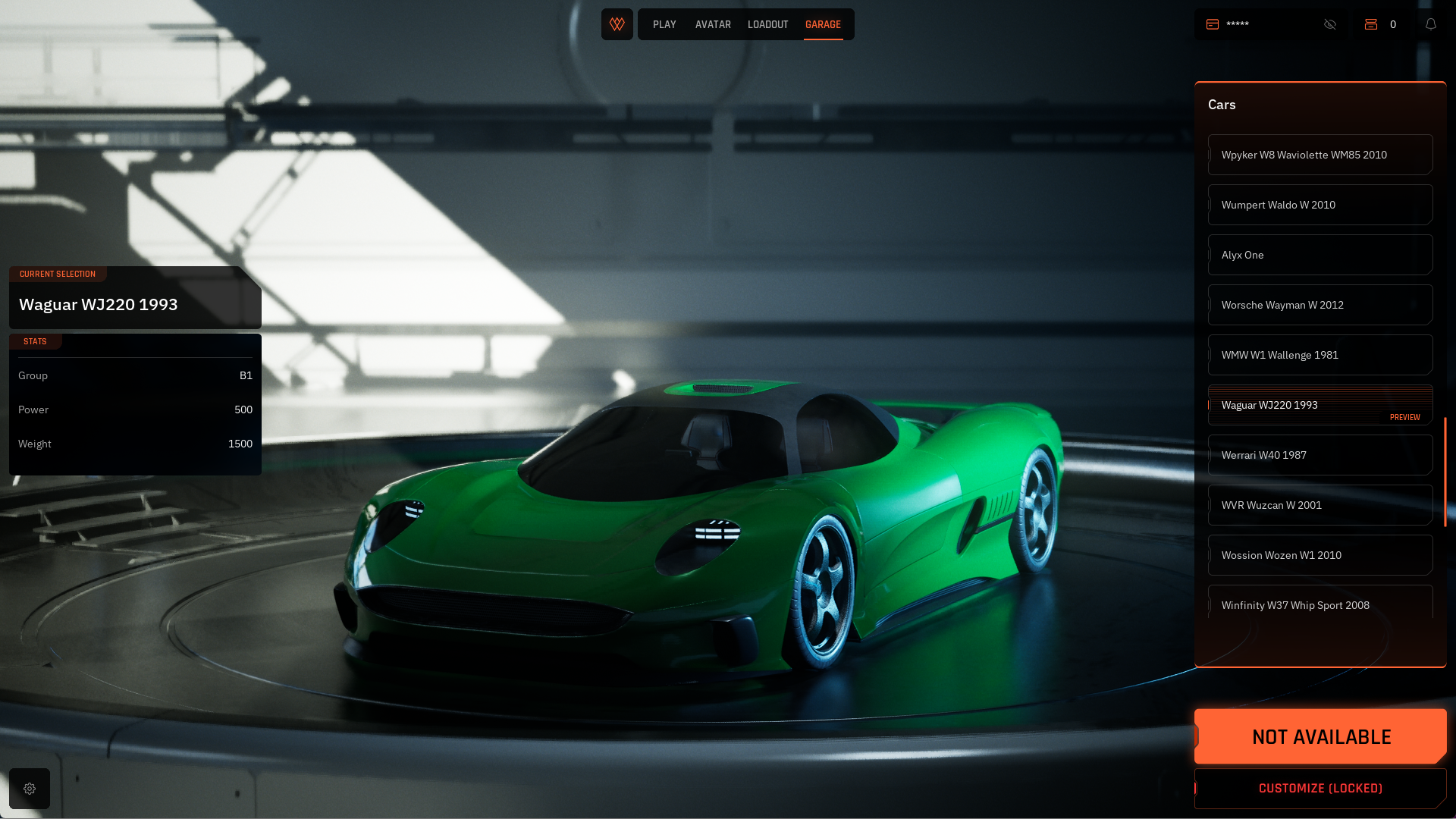
Task: Switch to the AVATAR tab
Action: 713,24
